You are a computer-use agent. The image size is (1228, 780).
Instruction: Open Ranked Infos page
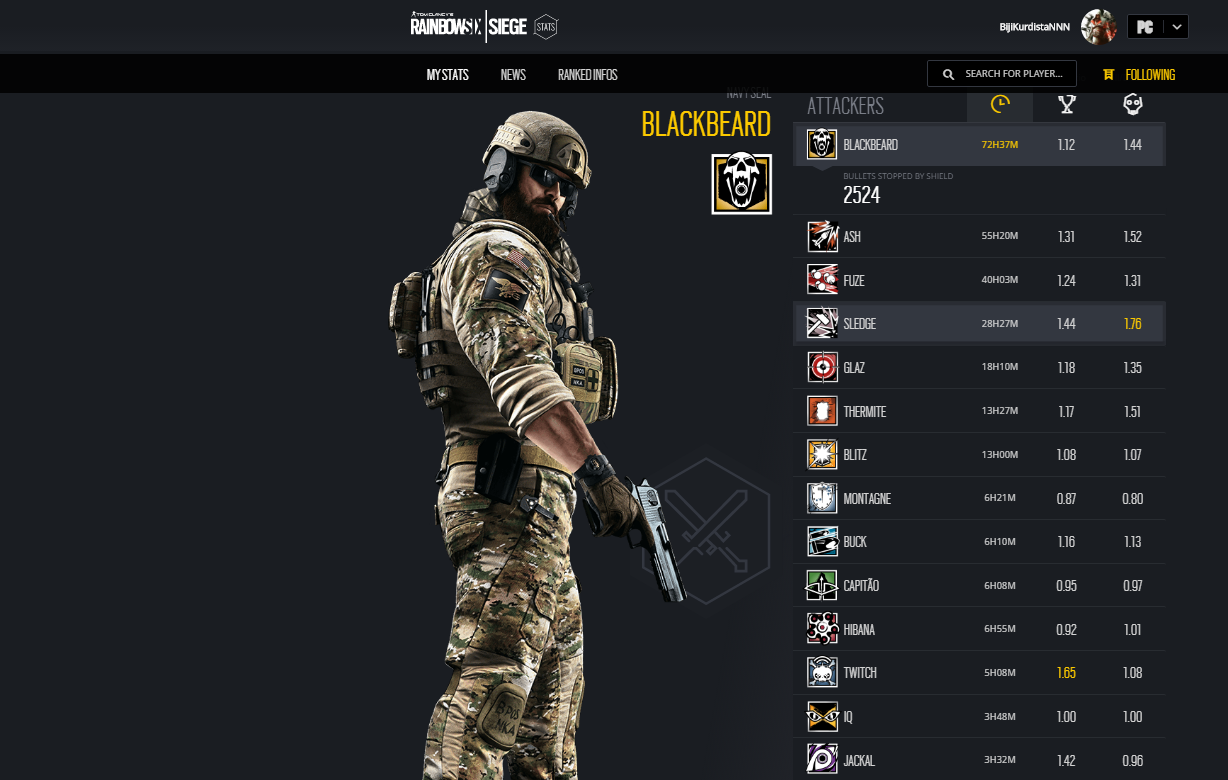(587, 75)
